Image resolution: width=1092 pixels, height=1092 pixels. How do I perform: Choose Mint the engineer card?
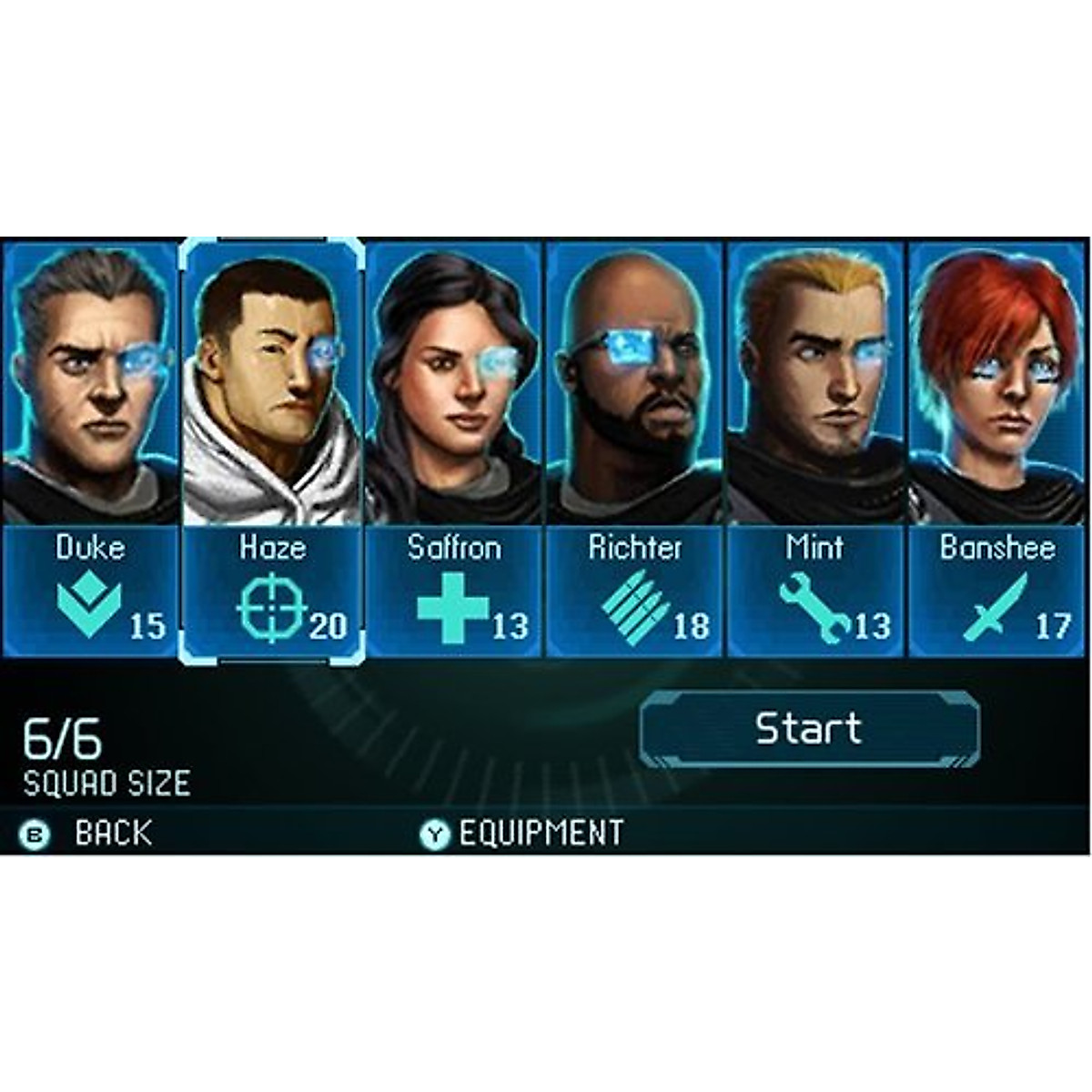(815, 448)
